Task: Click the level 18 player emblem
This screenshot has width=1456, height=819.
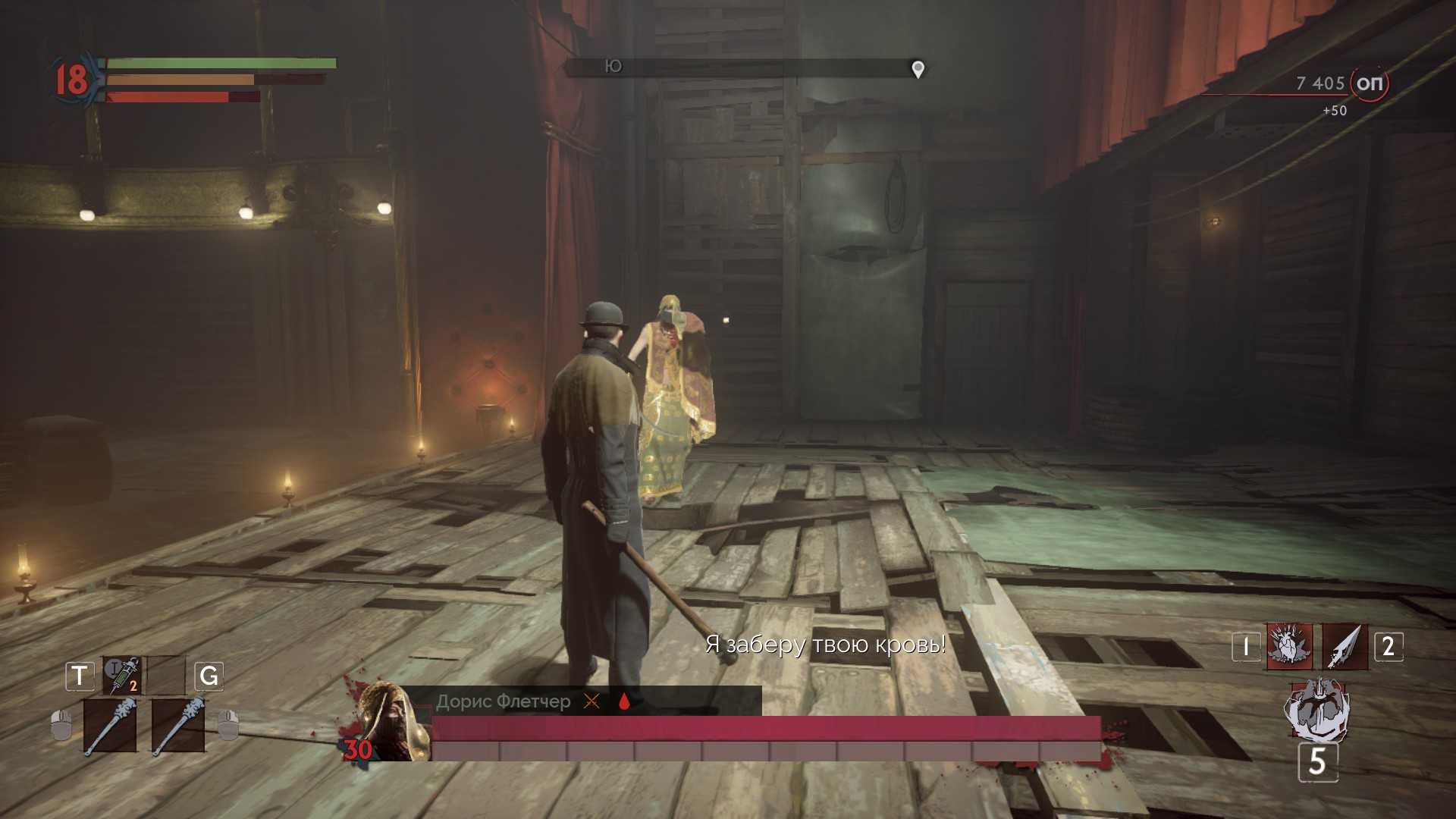Action: point(72,80)
